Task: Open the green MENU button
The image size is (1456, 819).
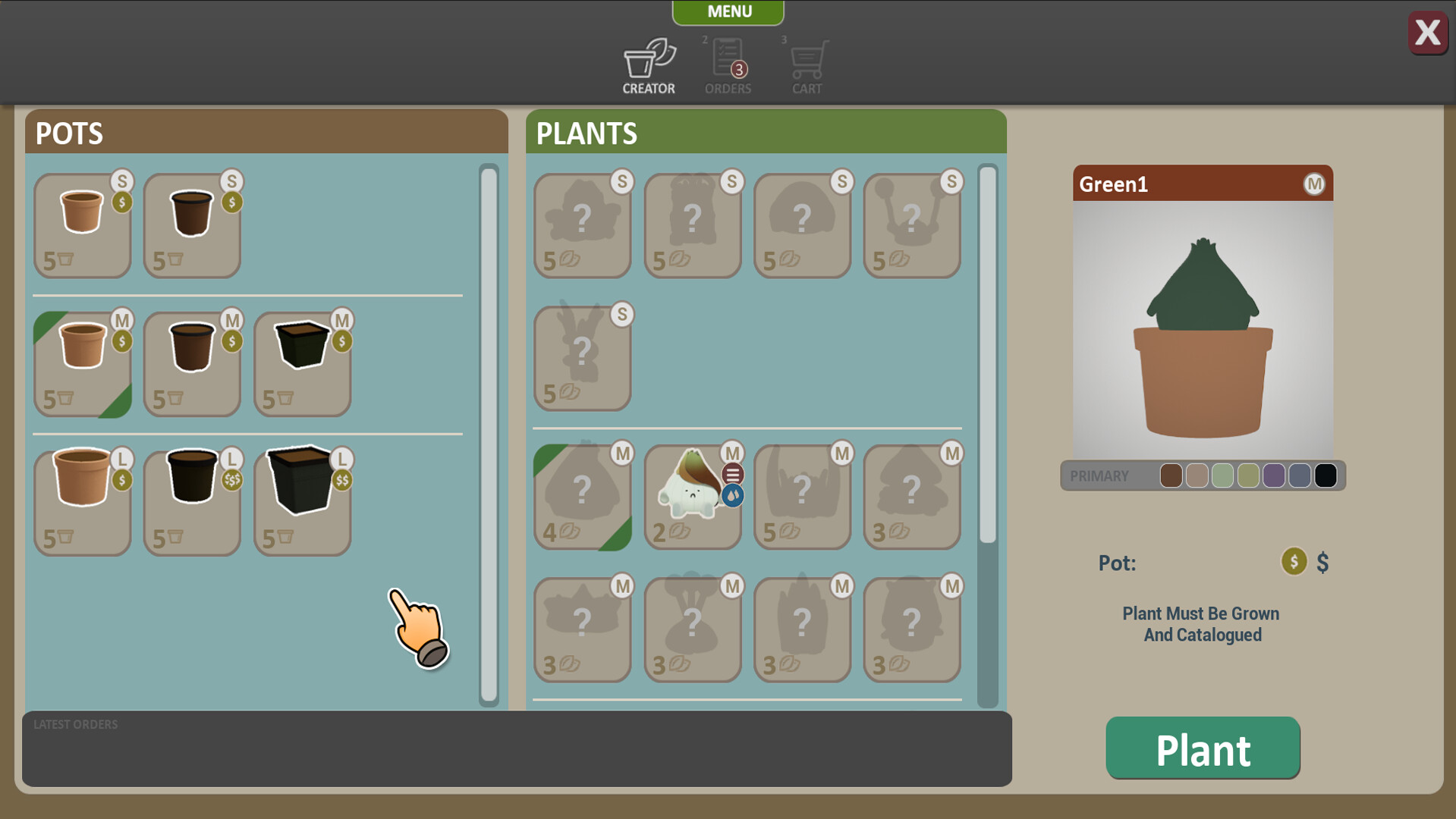Action: pos(728,12)
